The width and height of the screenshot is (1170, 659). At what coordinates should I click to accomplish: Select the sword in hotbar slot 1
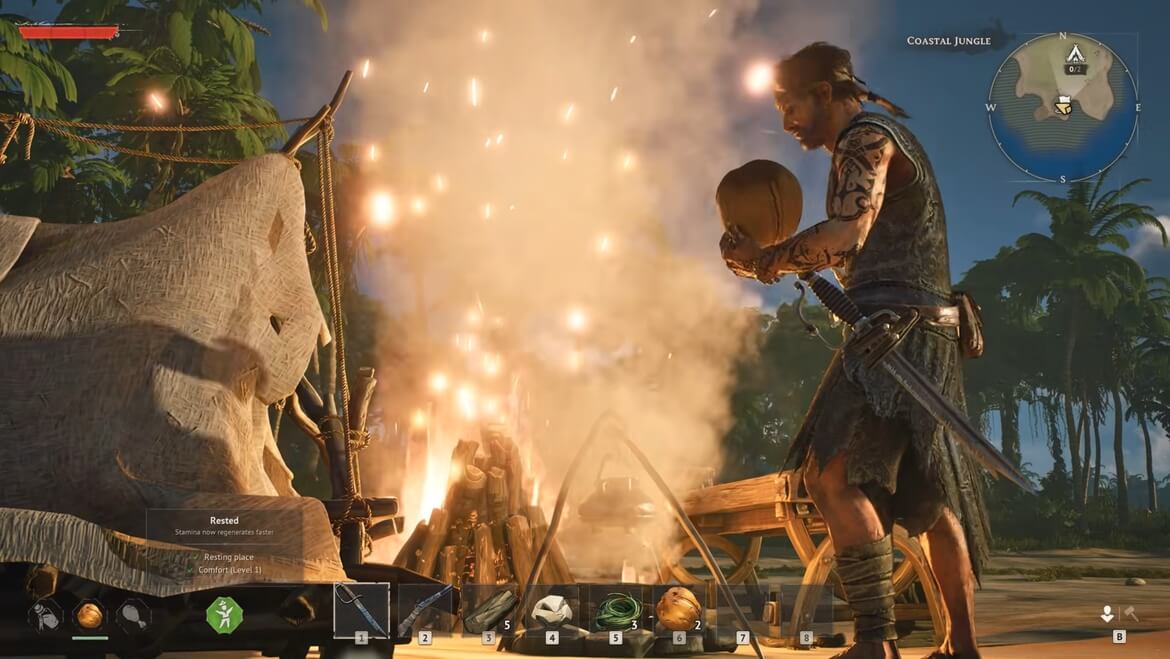tap(361, 609)
